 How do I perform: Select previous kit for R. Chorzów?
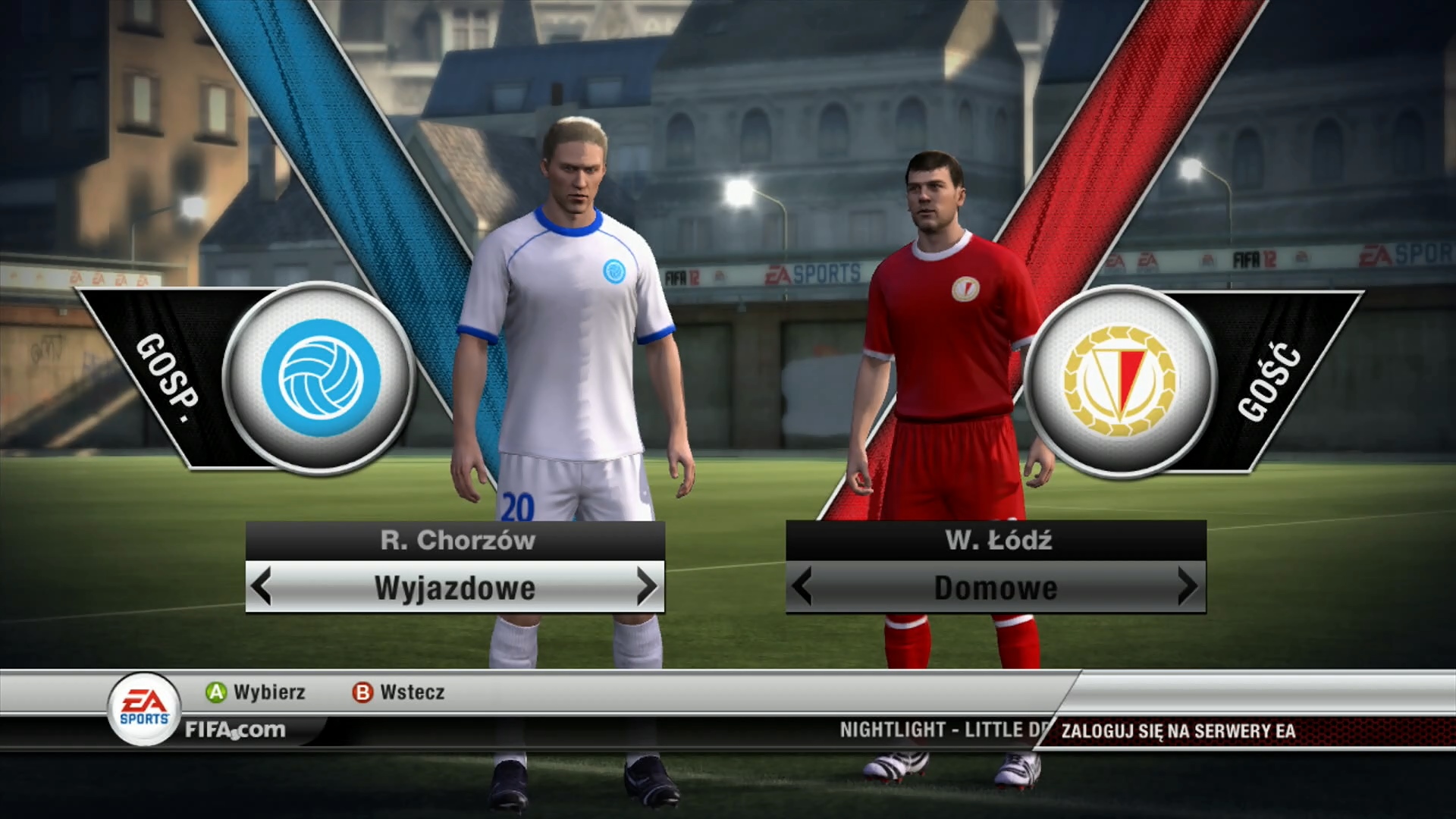(262, 587)
